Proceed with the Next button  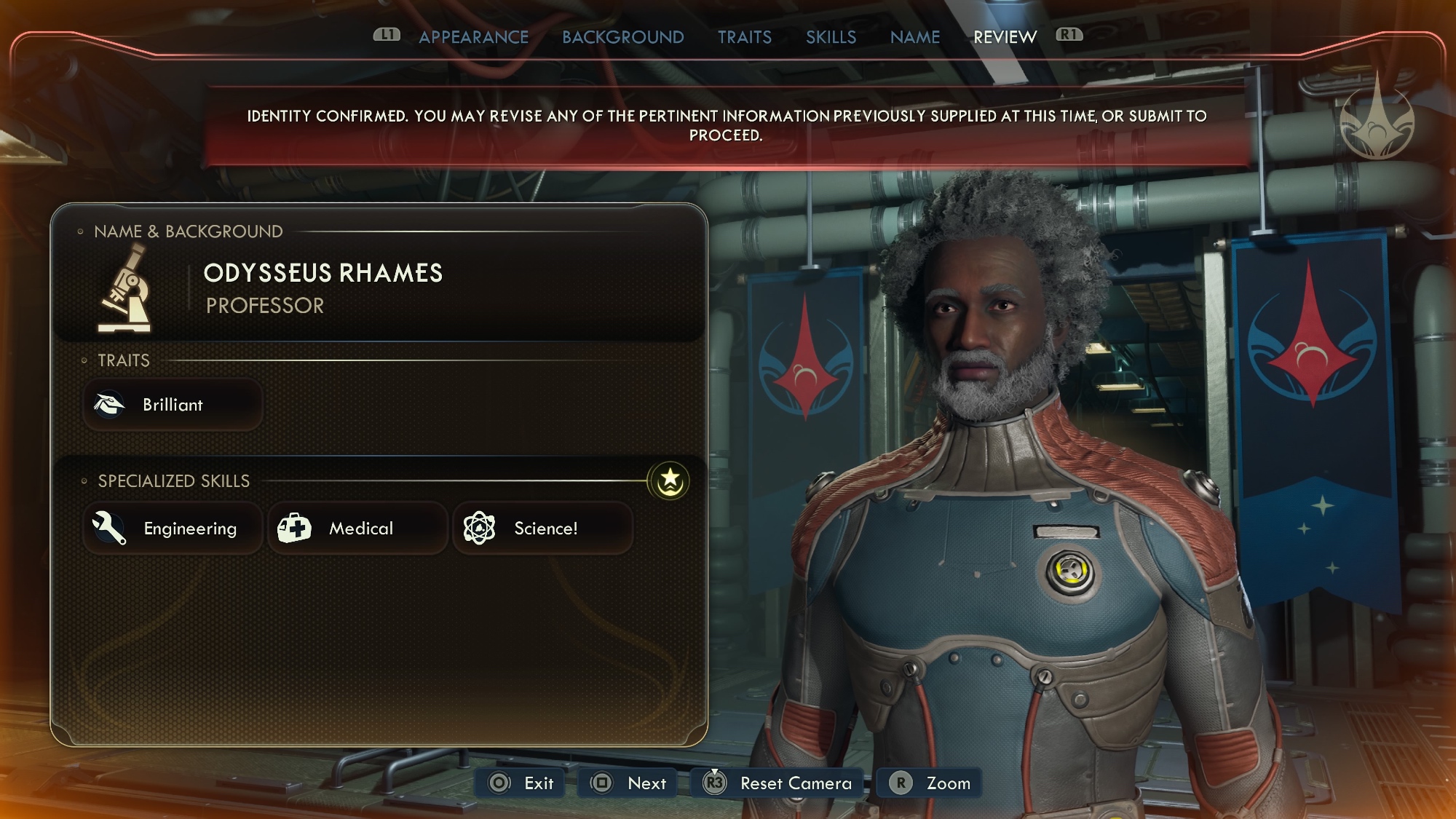pyautogui.click(x=628, y=783)
